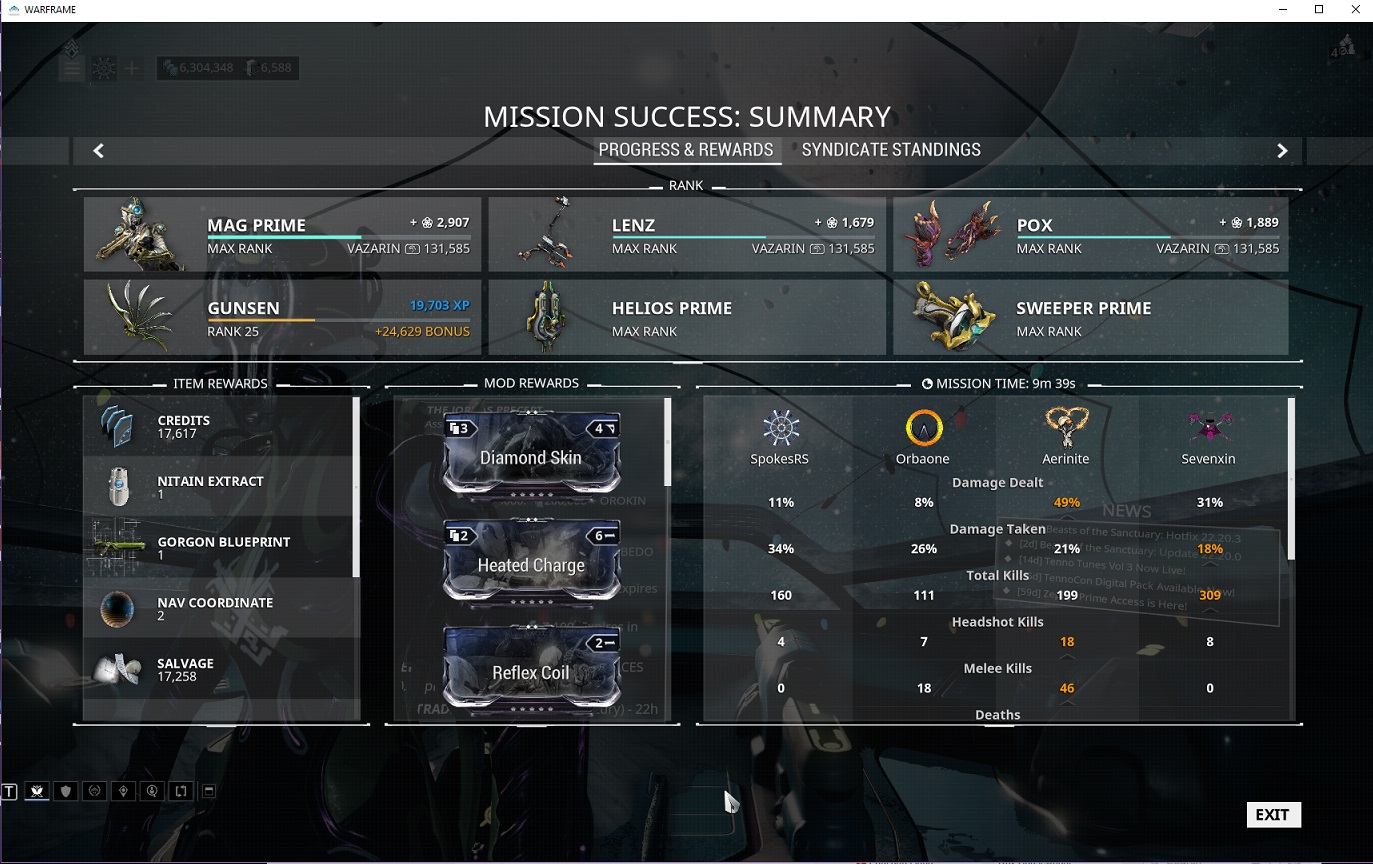Select the Pox rank entry
Screen dimensions: 1373x864
(x=1091, y=235)
